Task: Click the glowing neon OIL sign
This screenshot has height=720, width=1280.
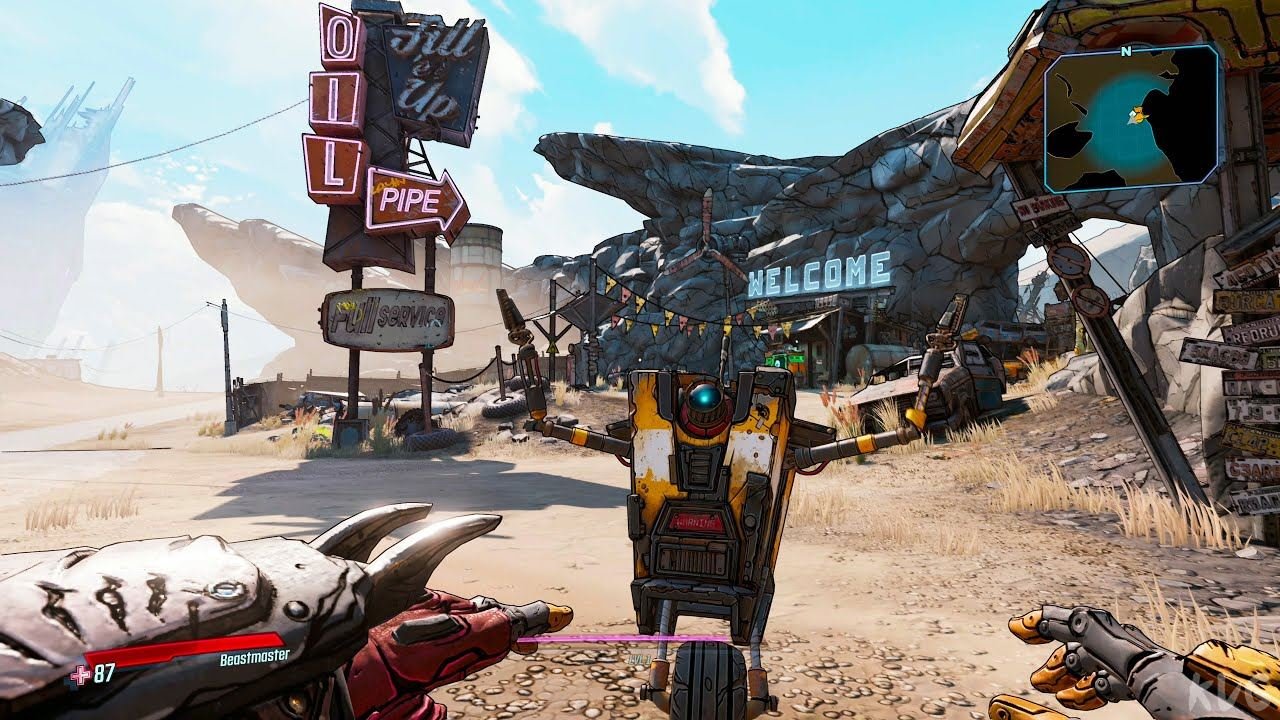Action: click(x=340, y=100)
